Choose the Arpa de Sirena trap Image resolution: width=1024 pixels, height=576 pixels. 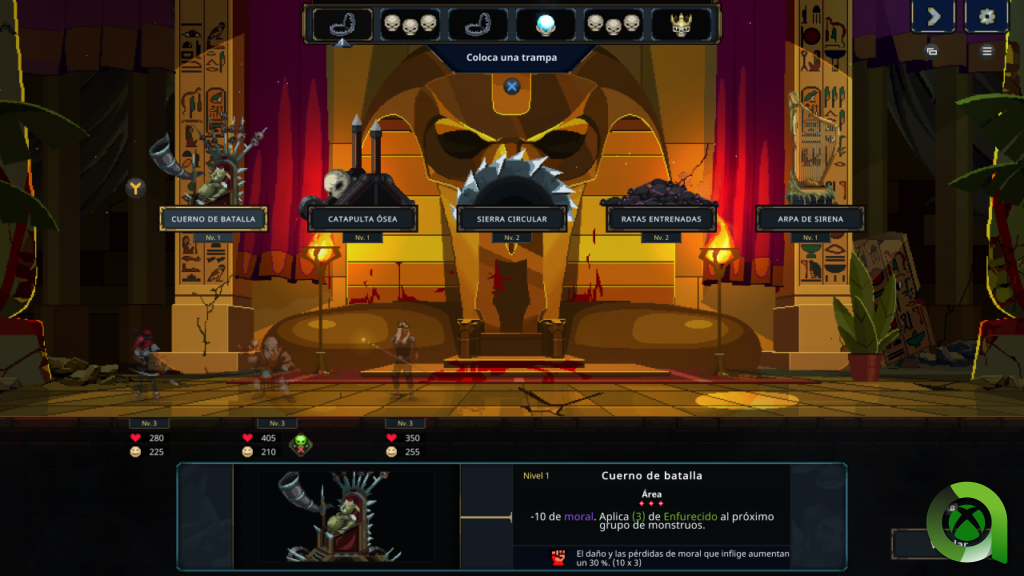[809, 218]
